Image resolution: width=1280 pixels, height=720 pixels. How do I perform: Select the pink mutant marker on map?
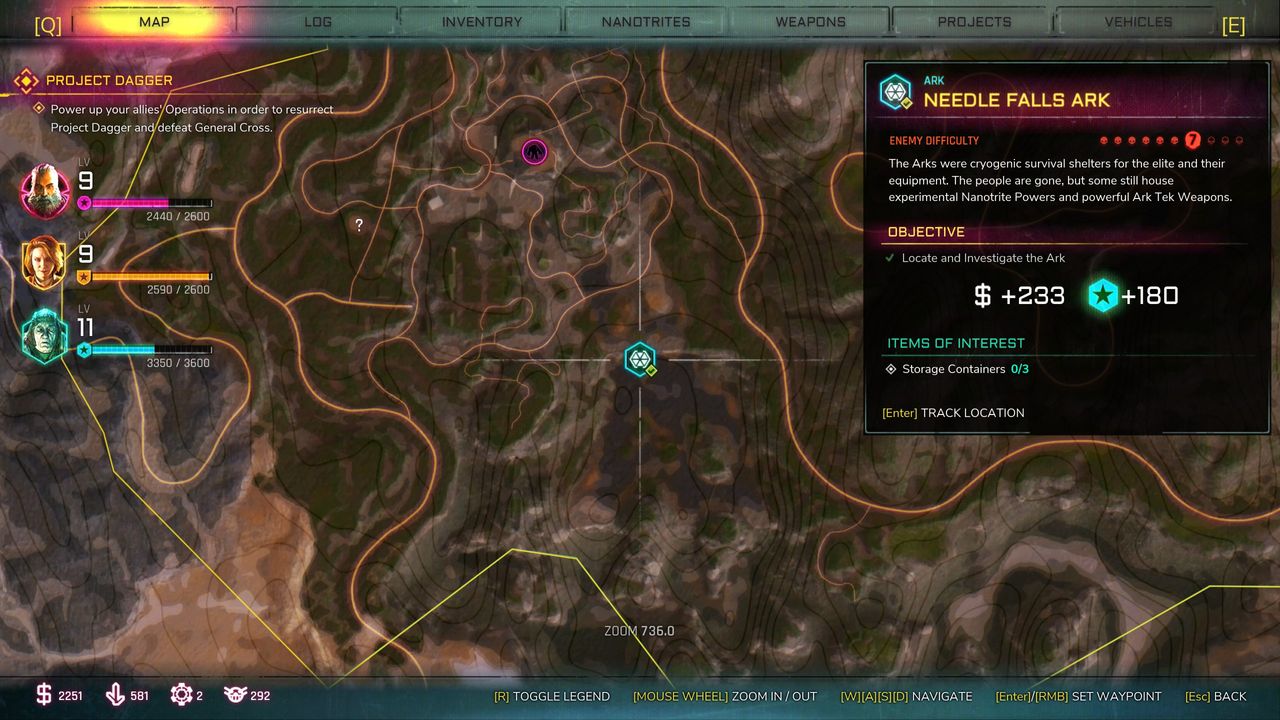point(535,152)
